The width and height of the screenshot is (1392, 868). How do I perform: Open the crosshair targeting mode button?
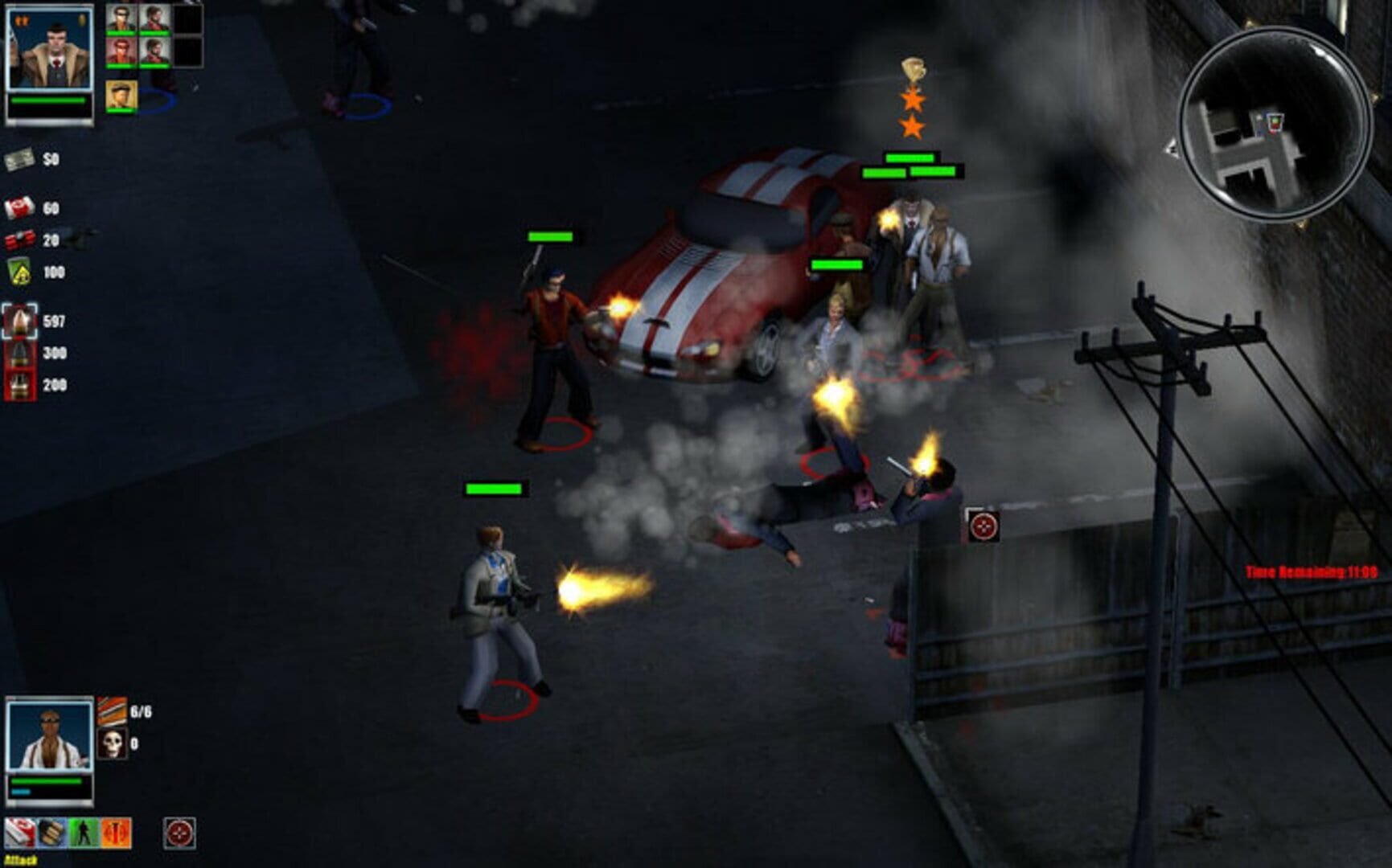coord(179,833)
